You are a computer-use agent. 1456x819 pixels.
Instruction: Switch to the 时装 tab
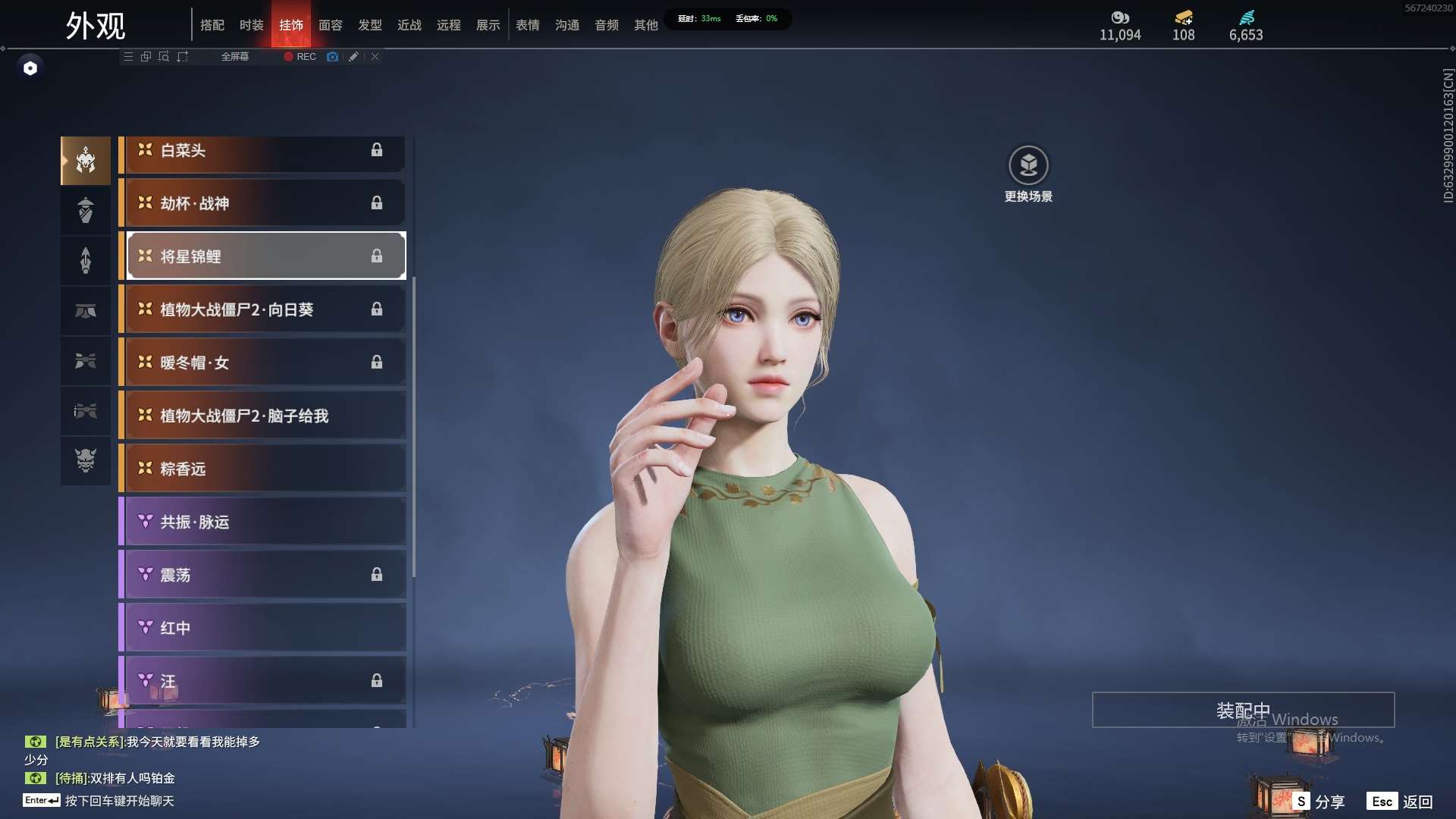pyautogui.click(x=251, y=25)
